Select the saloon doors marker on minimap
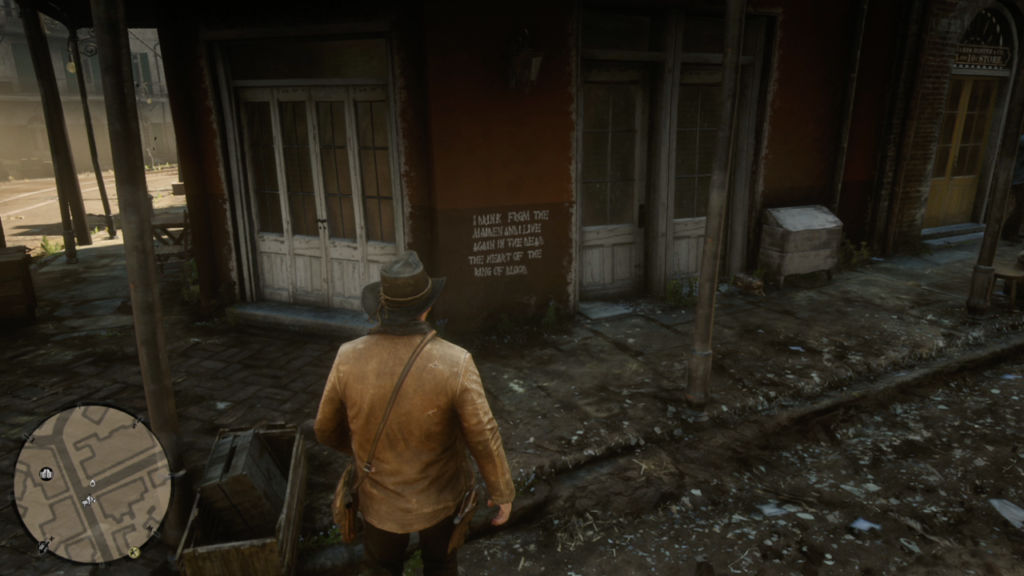 pos(46,473)
